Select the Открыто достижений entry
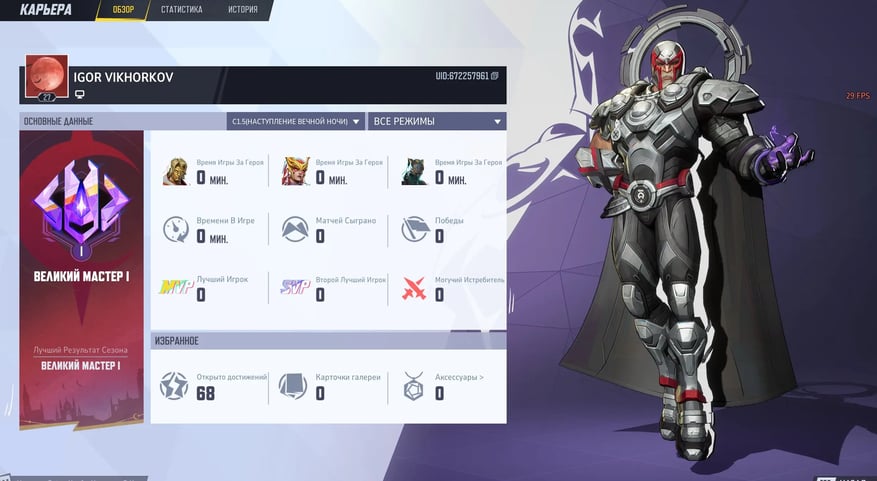This screenshot has height=481, width=877. [x=213, y=386]
